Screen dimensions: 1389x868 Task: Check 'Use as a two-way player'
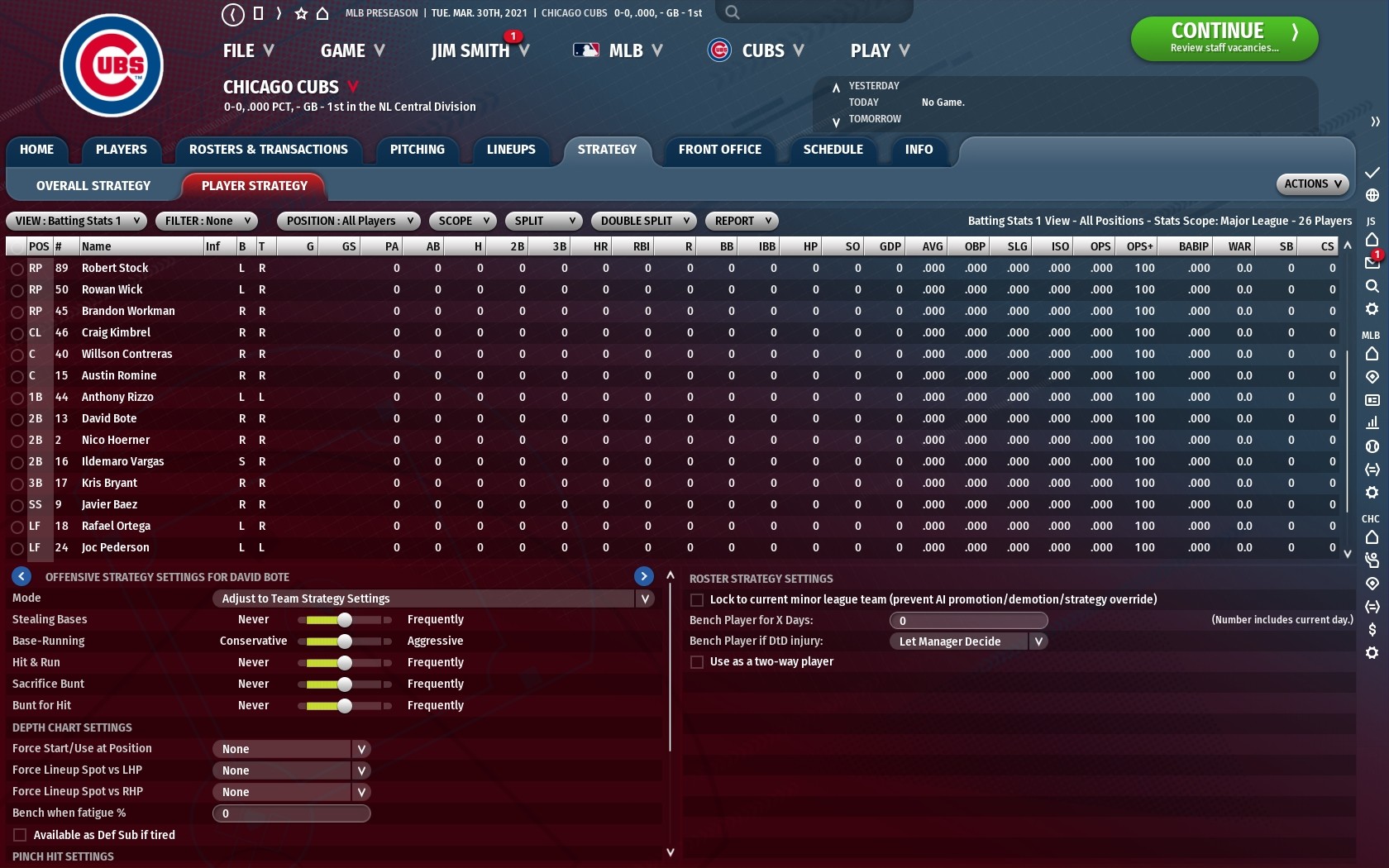click(x=696, y=661)
